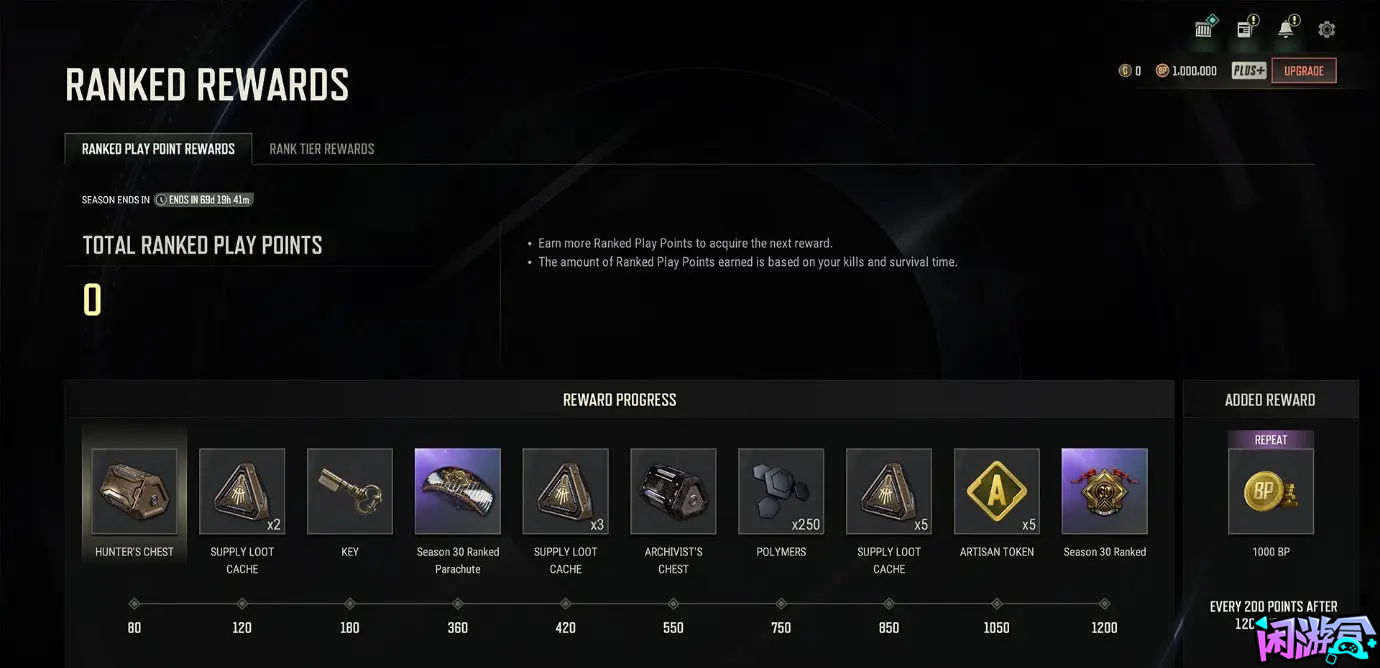This screenshot has height=668, width=1380.
Task: Switch to the Rank Tier Rewards tab
Action: pos(321,149)
